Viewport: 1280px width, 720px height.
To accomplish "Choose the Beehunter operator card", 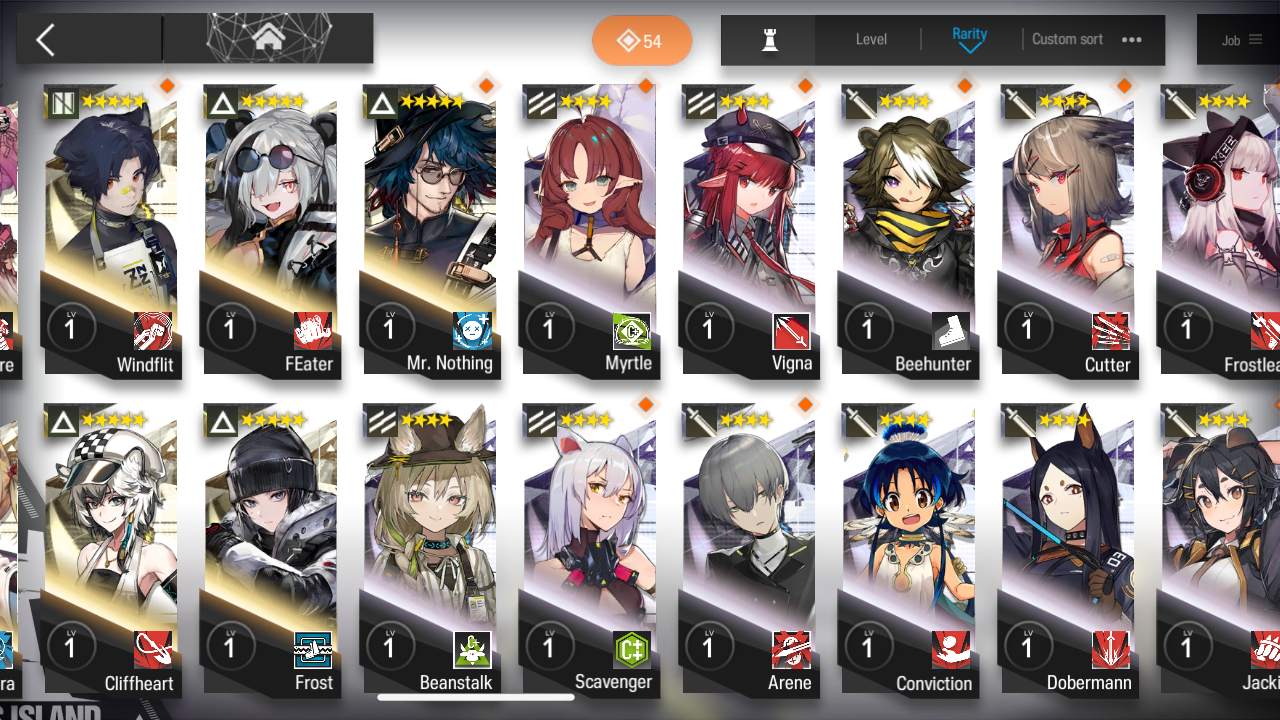I will (x=908, y=230).
